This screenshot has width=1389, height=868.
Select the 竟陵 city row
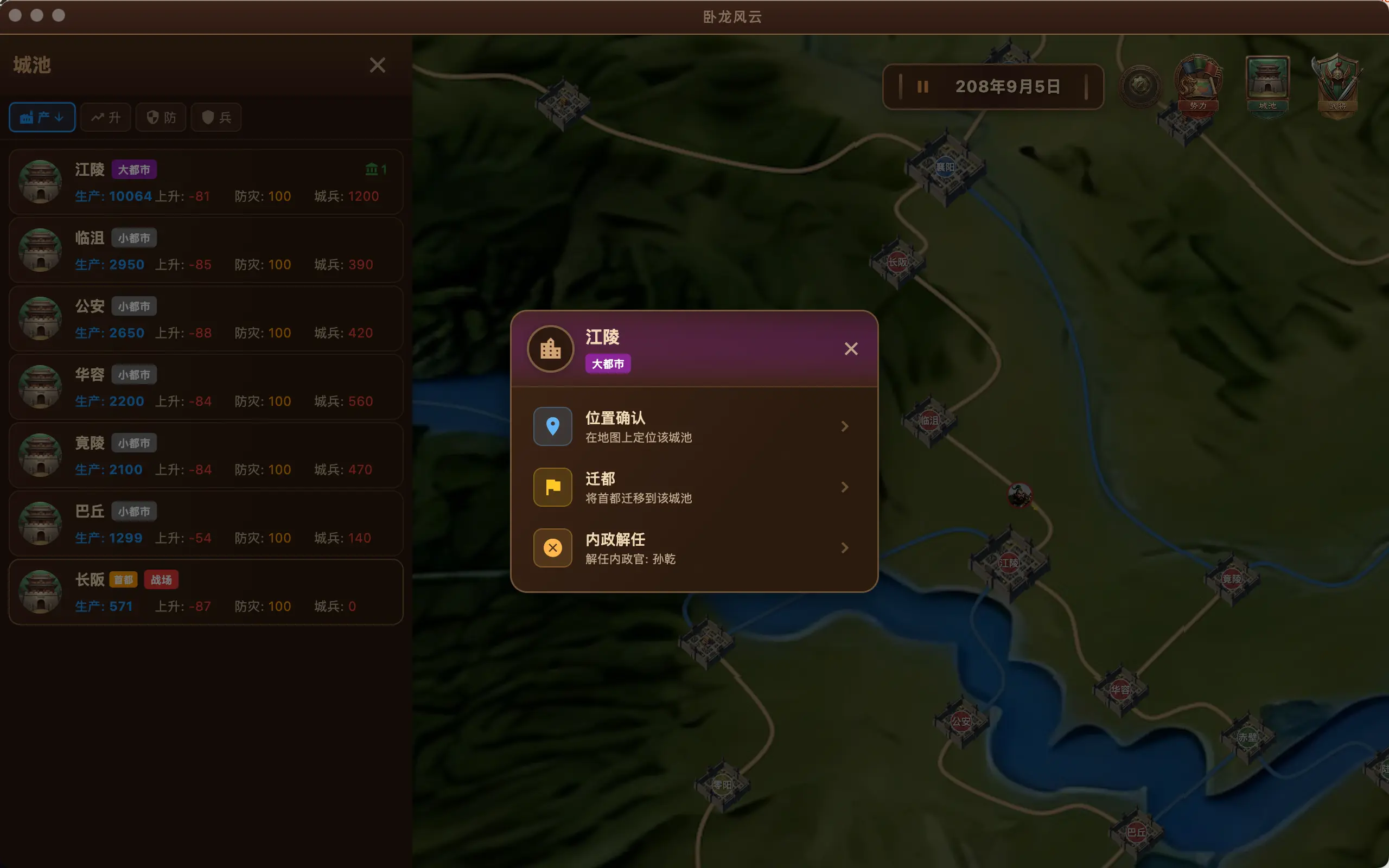coord(206,455)
